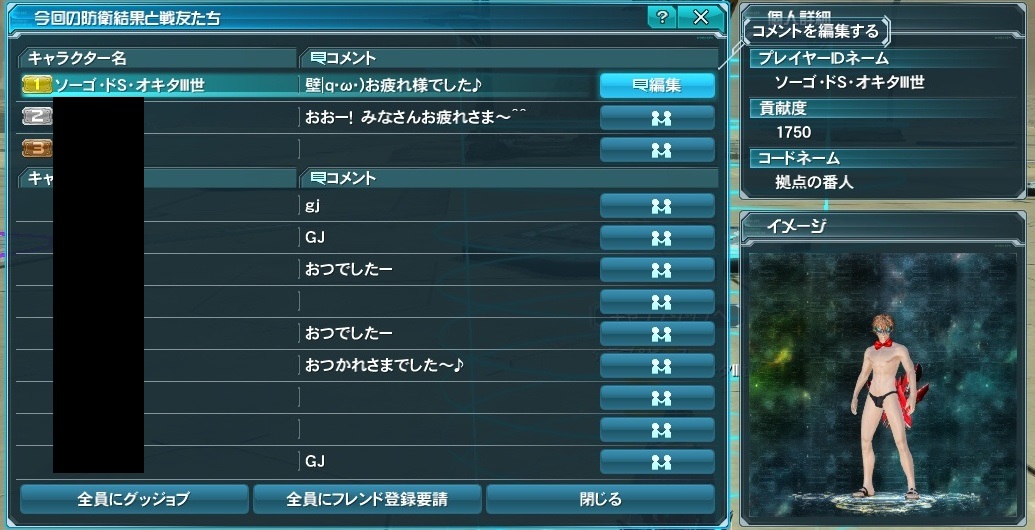
Task: Close the results with 閉じる button
Action: tap(600, 498)
